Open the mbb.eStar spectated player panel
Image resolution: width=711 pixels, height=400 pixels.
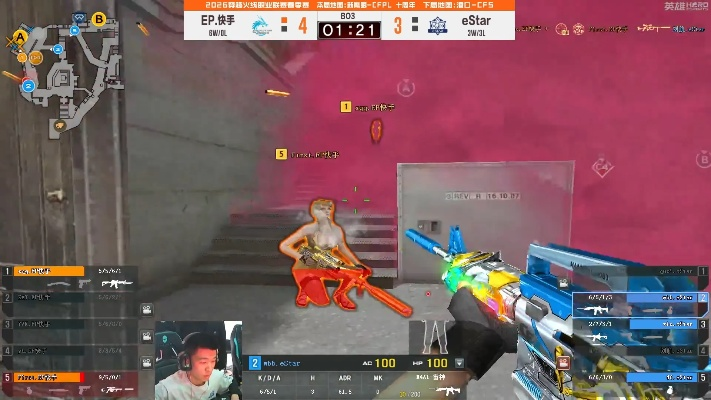pyautogui.click(x=300, y=362)
